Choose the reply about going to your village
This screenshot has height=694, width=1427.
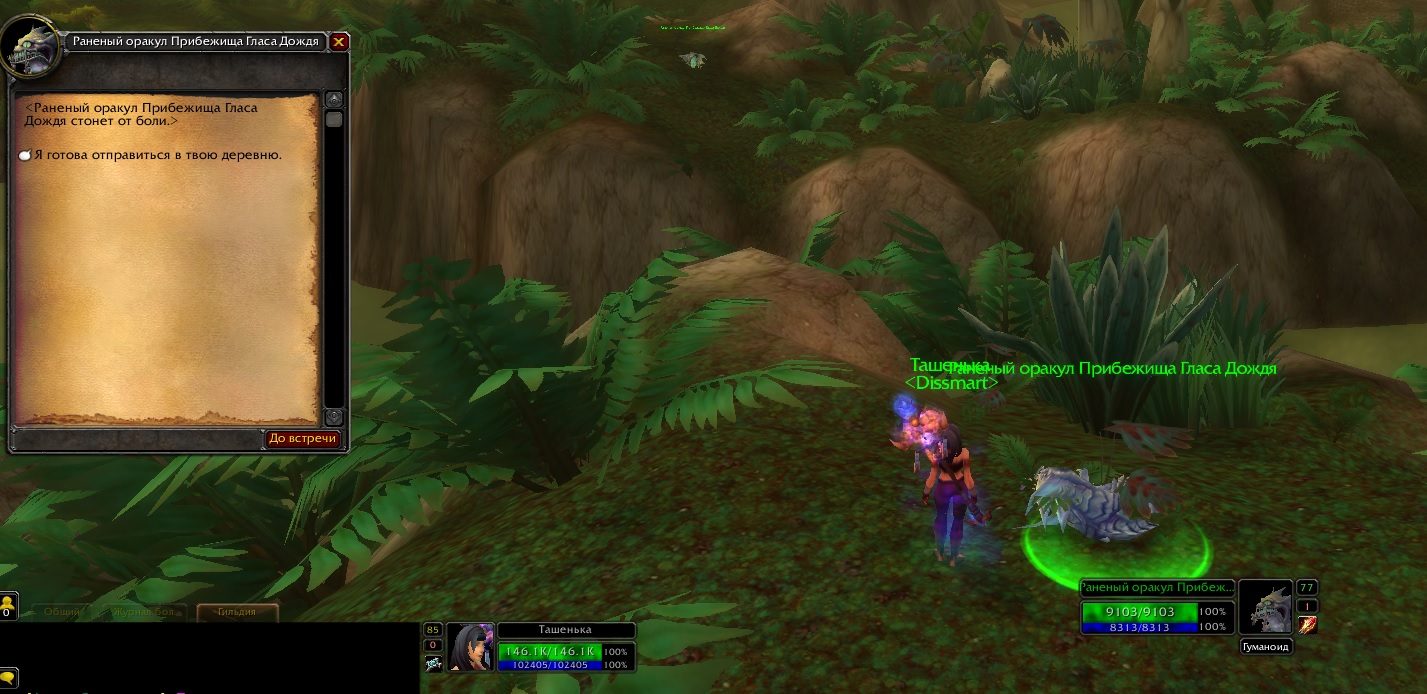pos(158,155)
